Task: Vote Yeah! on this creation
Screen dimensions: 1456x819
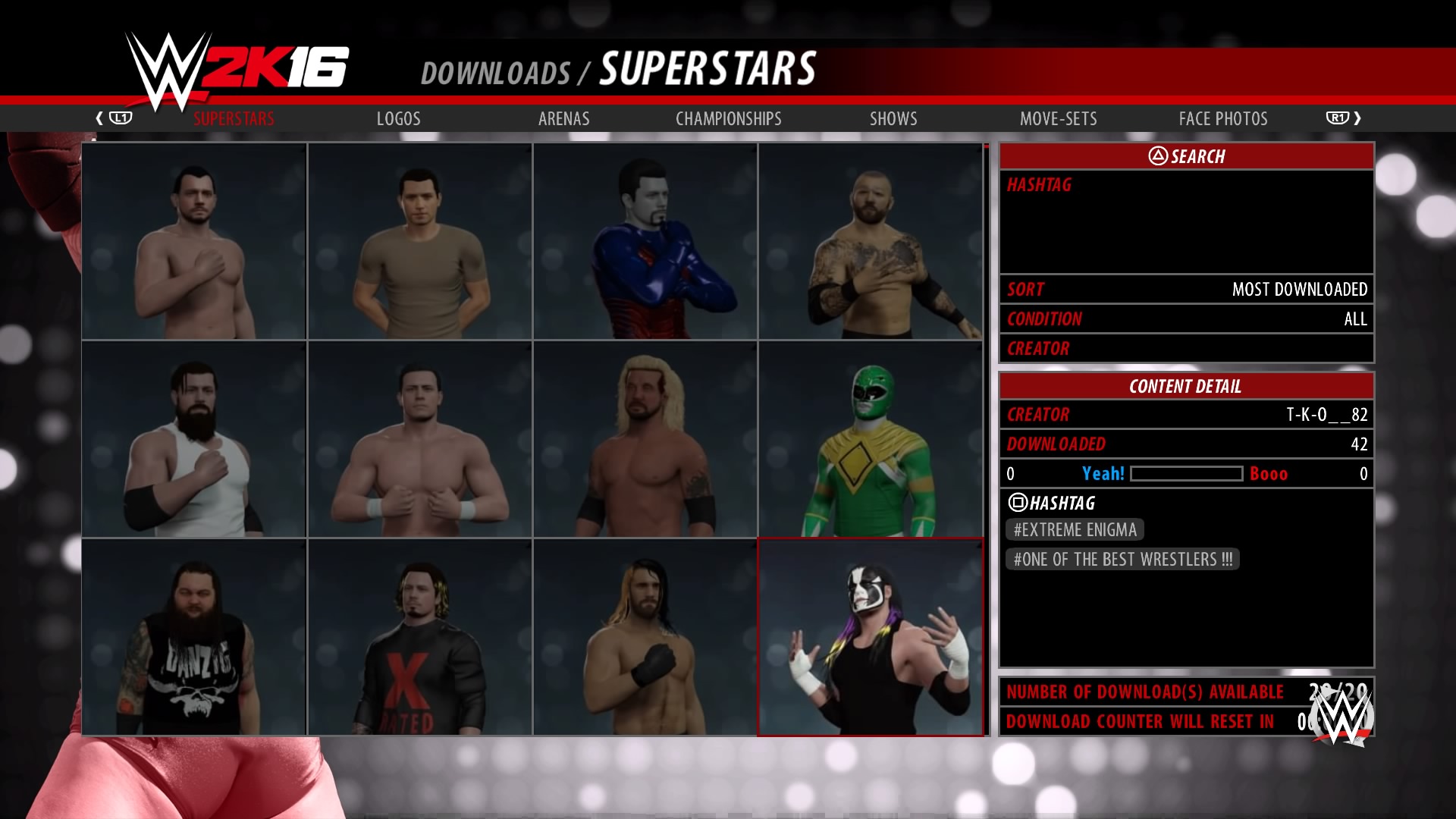Action: tap(1103, 473)
